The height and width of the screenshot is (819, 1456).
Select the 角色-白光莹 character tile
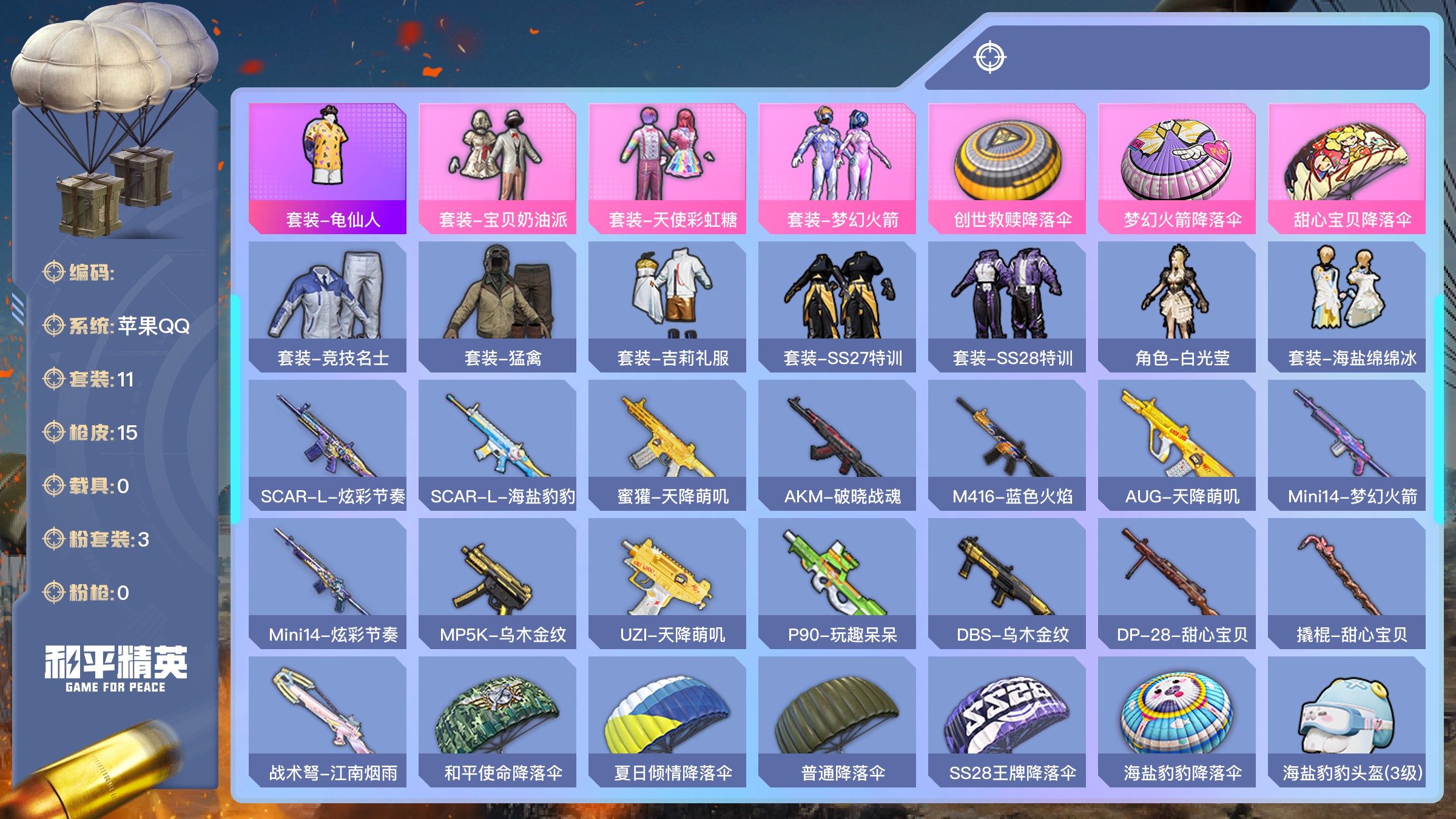(x=1177, y=307)
